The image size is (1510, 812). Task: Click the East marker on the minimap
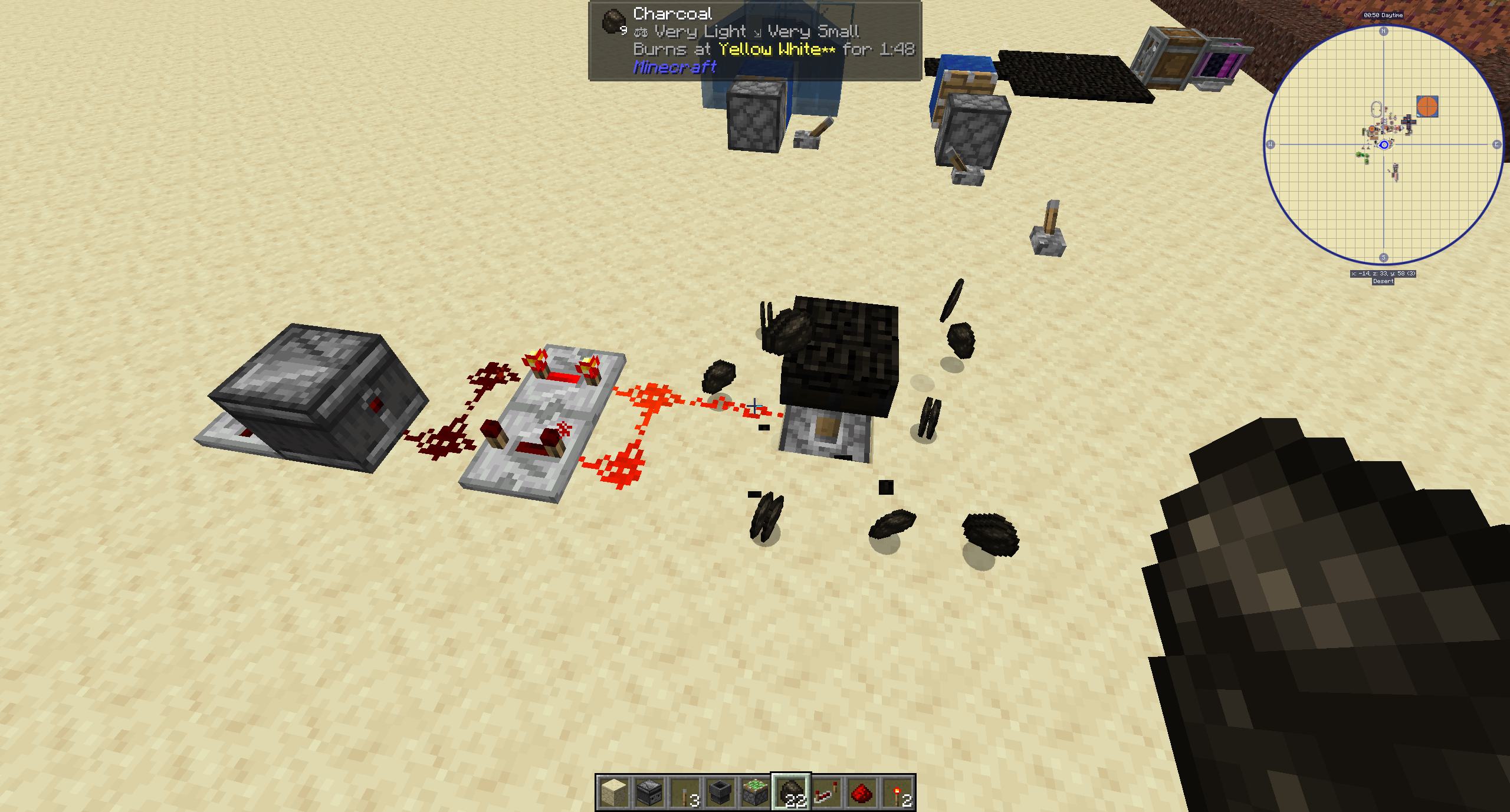1496,144
